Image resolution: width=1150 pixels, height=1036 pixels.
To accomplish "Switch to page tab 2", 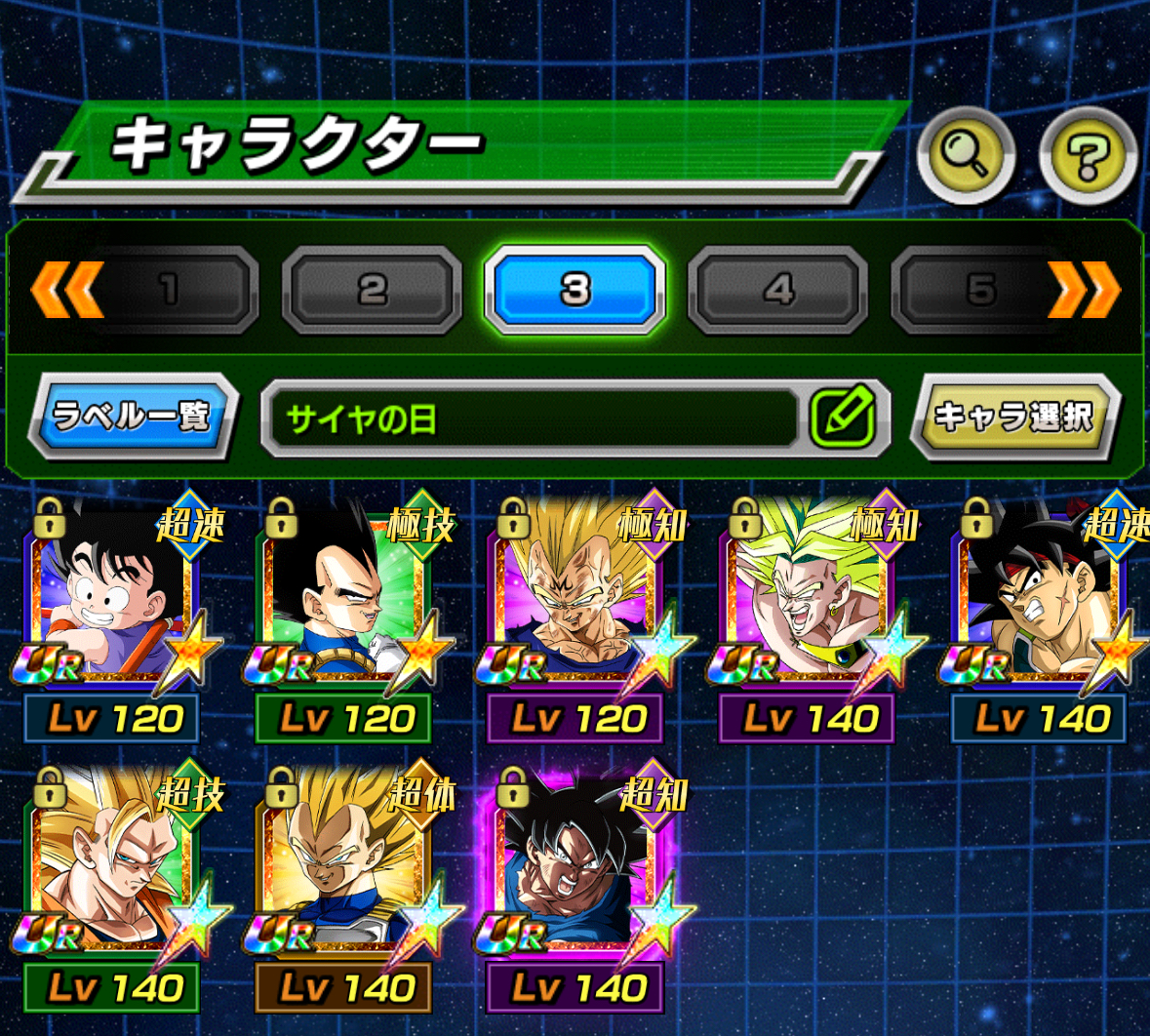I will click(x=372, y=290).
